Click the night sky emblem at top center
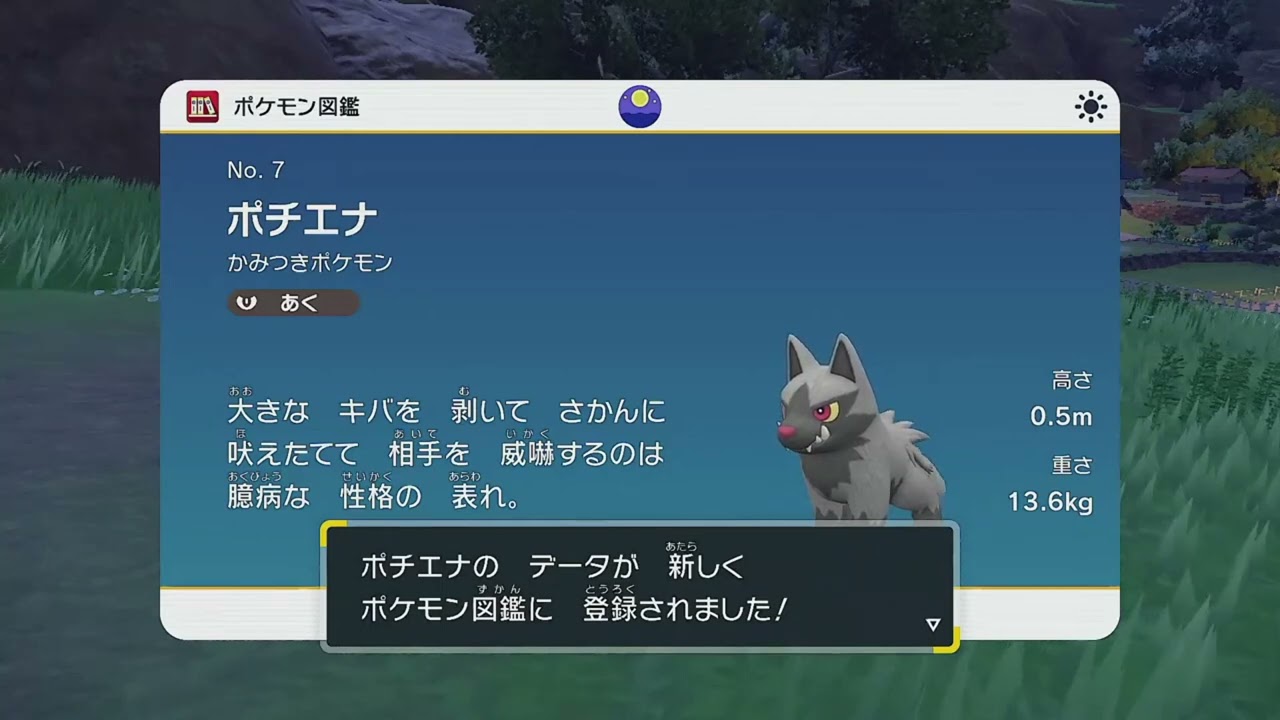This screenshot has width=1280, height=720. coord(639,106)
